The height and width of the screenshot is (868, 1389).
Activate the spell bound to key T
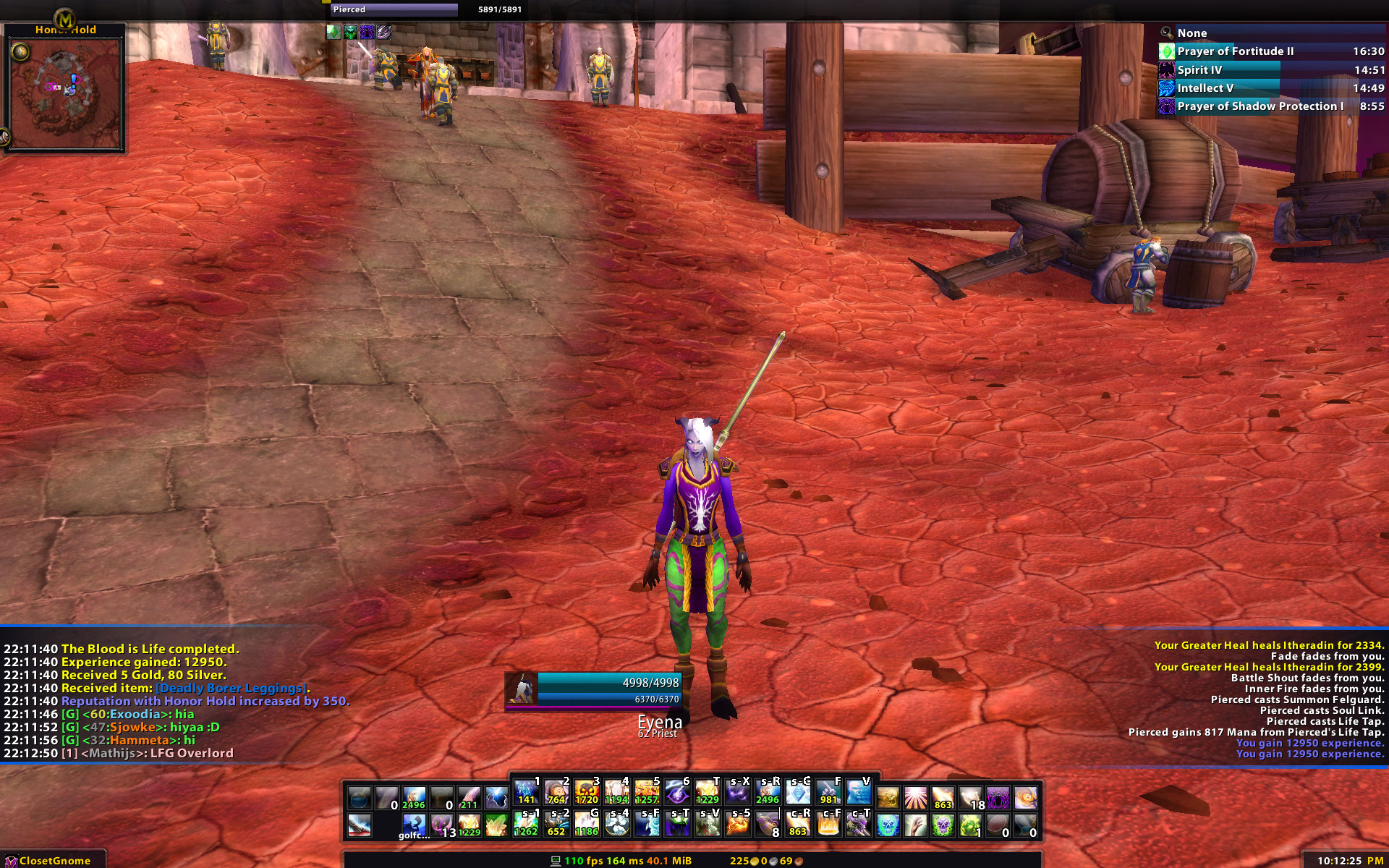coord(707,793)
